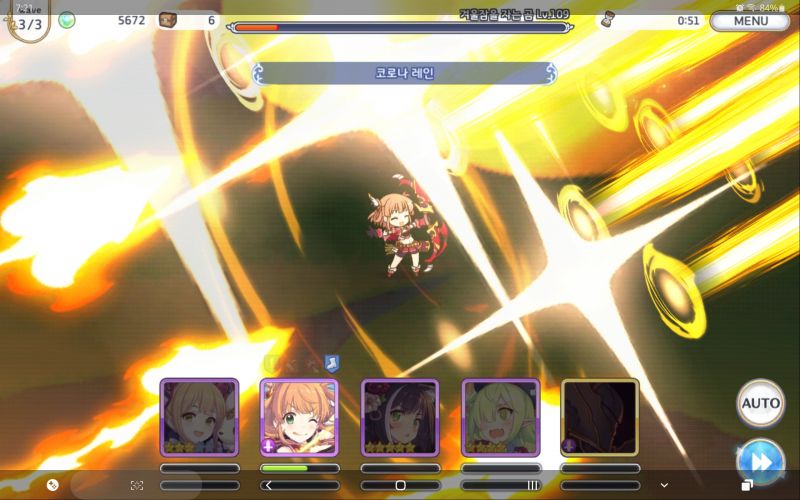Screen dimensions: 800x500
Task: Activate the fast-forward speed button
Action: [x=760, y=462]
